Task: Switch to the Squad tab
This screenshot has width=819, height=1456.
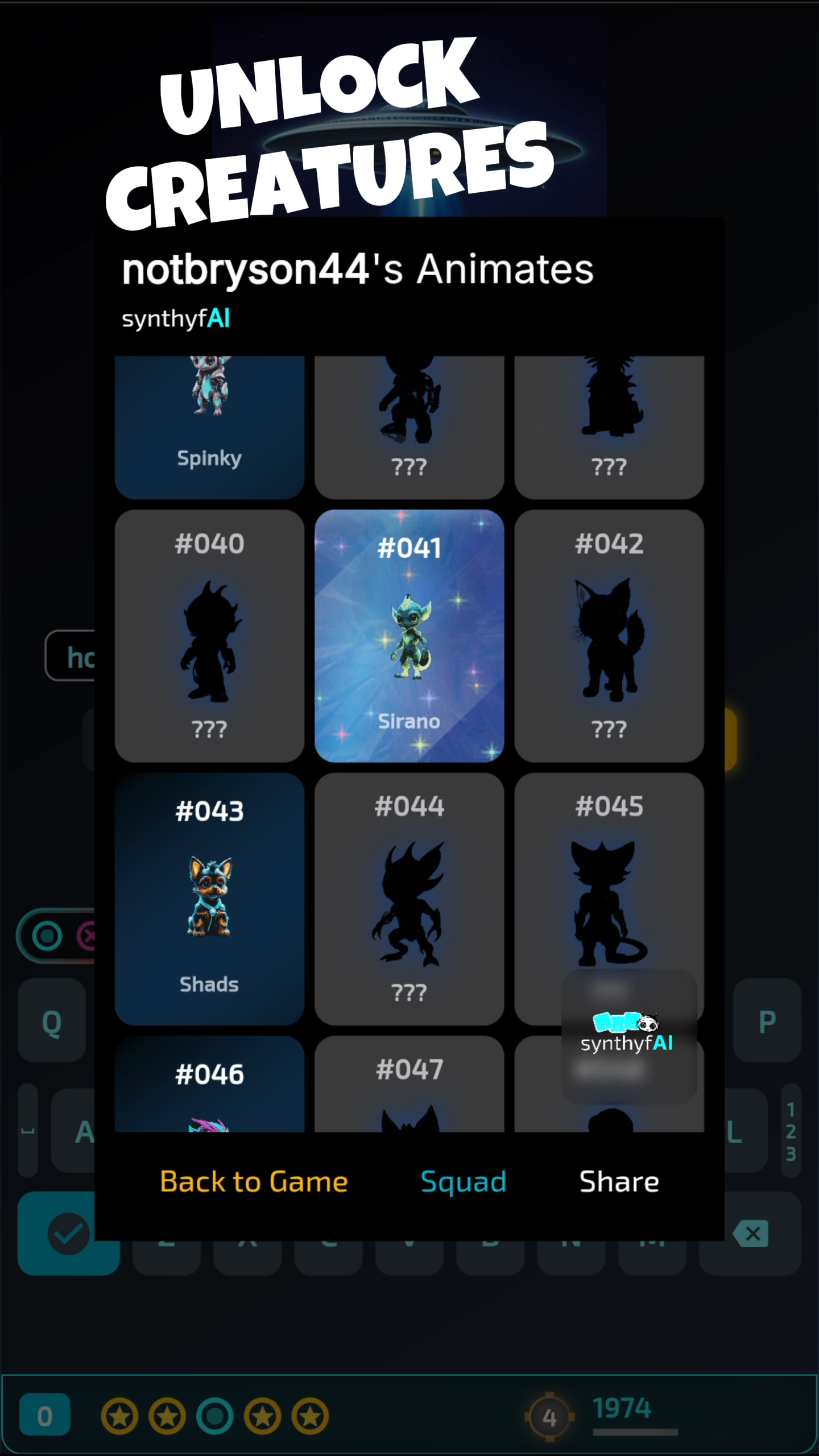Action: [x=463, y=1181]
